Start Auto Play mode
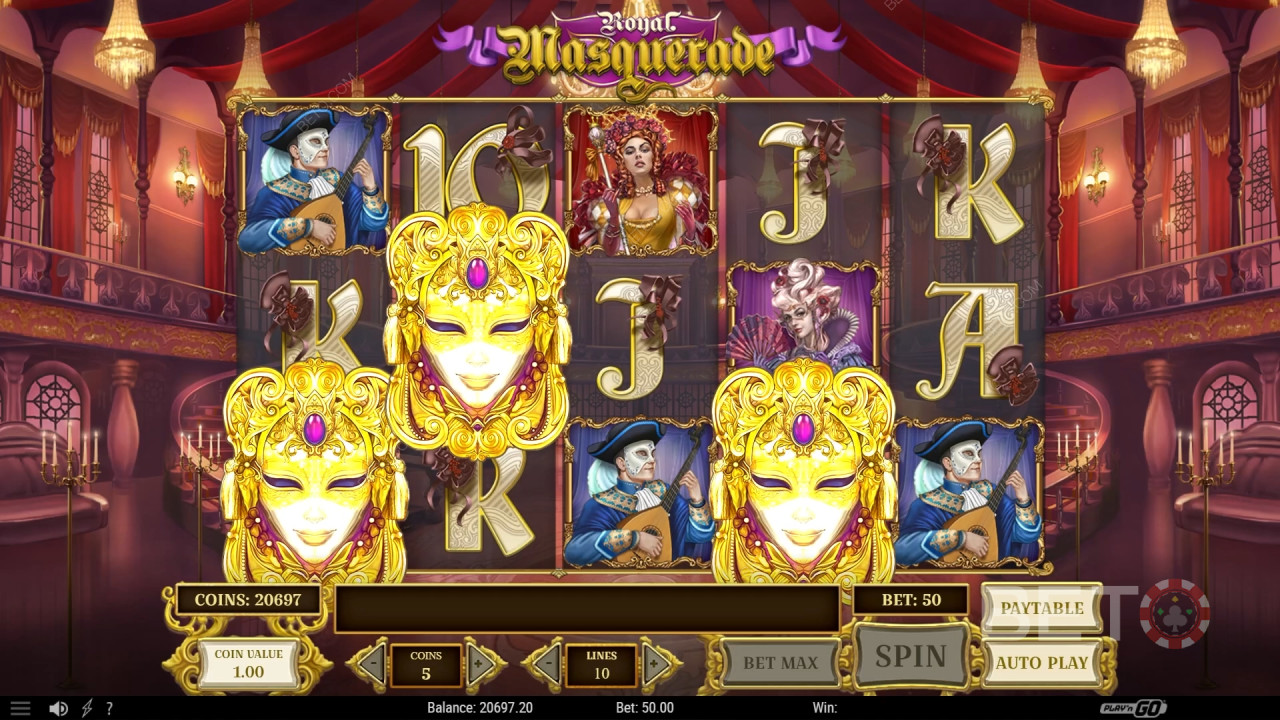Screen dimensions: 1280x720 [x=1041, y=662]
